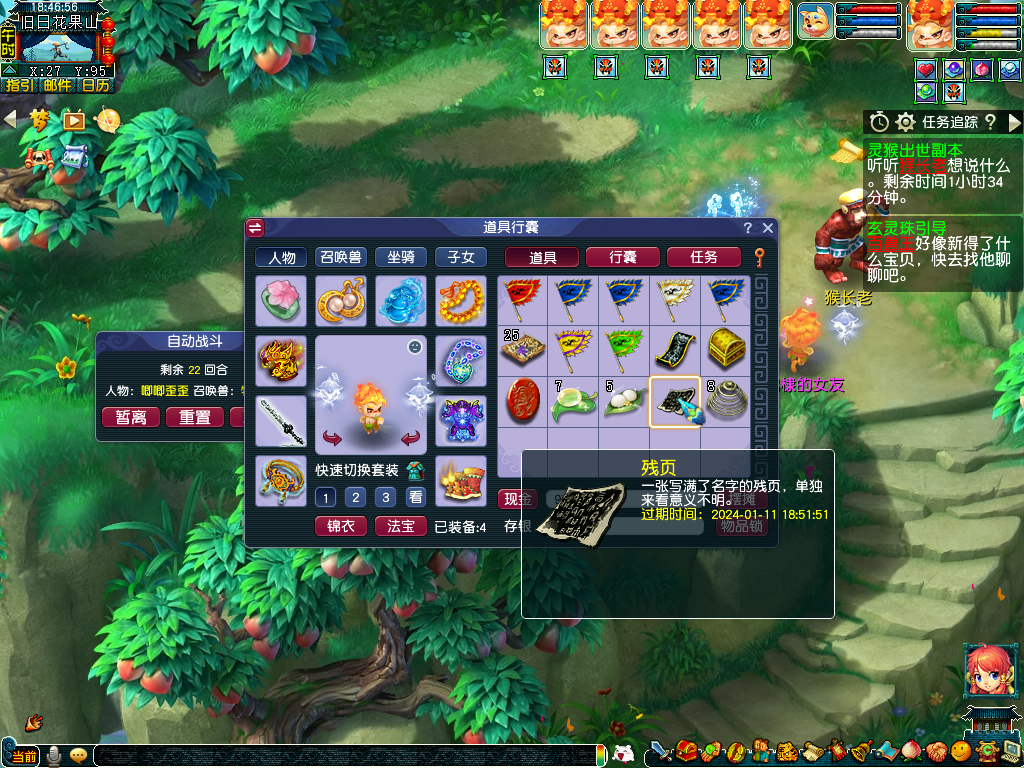
Task: Select the 子女 tab
Action: [x=461, y=257]
